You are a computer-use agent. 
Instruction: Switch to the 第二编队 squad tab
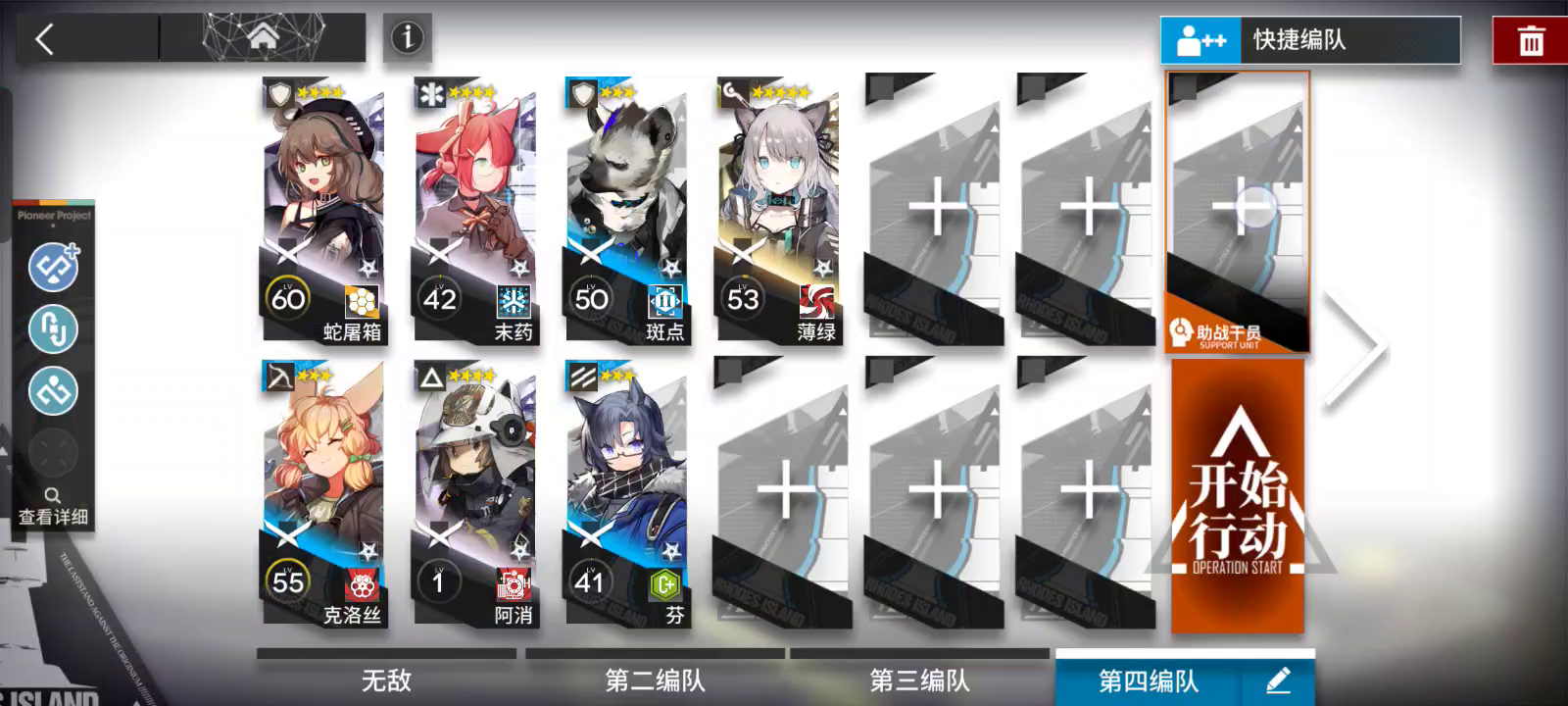653,679
